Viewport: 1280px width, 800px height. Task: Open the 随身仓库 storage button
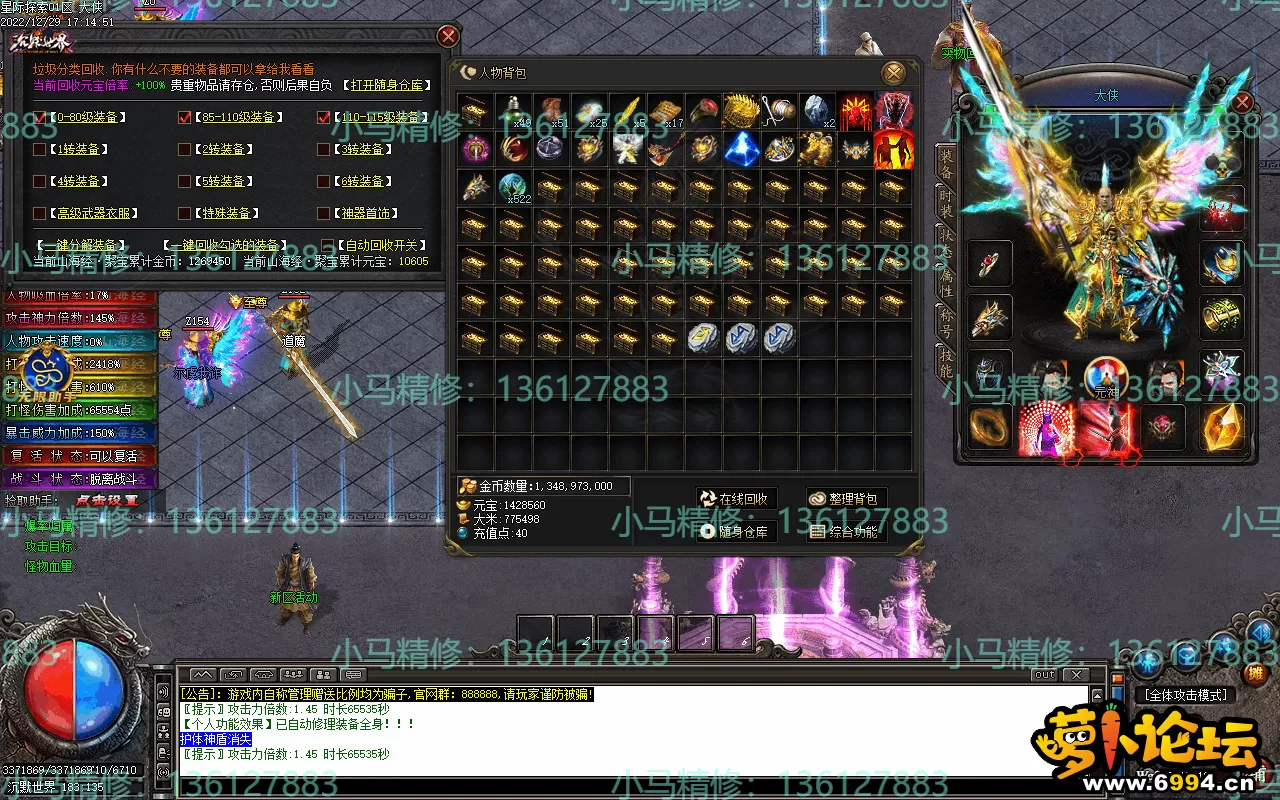[x=736, y=532]
